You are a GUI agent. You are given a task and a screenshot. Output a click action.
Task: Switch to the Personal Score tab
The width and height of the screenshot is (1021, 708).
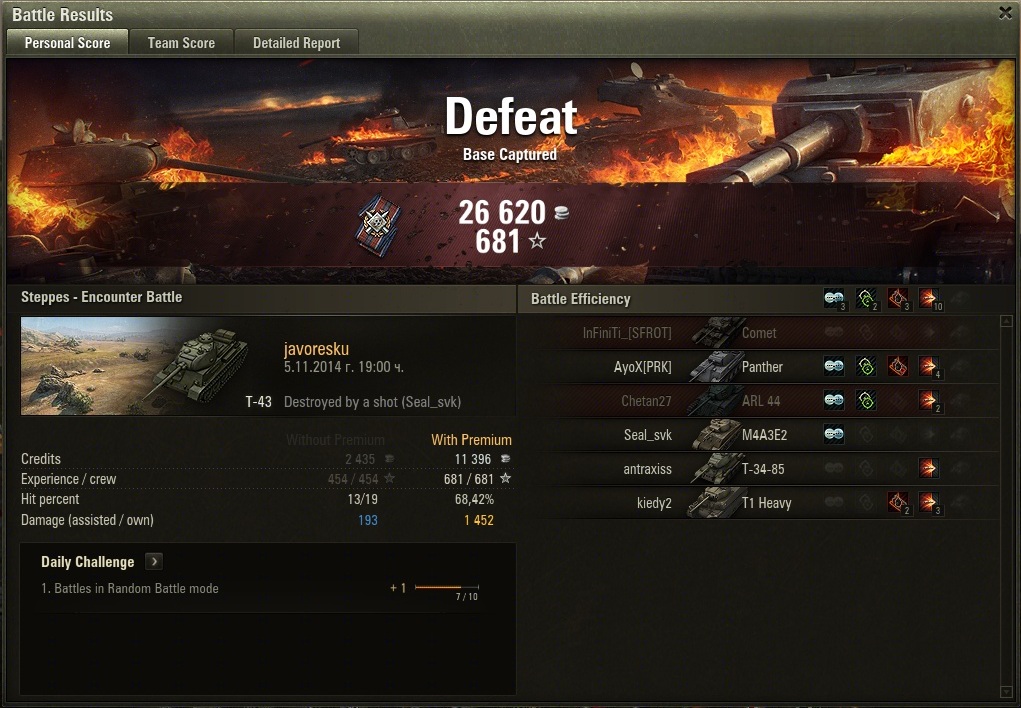pyautogui.click(x=67, y=43)
